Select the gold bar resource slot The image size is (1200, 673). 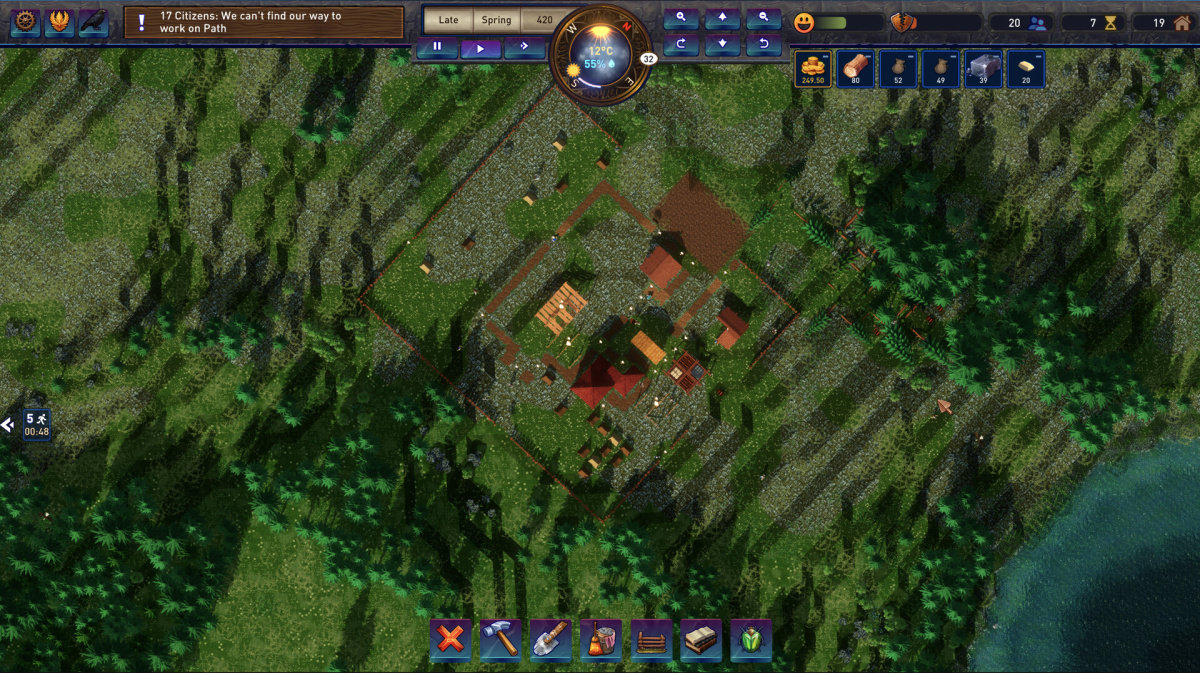click(1026, 69)
